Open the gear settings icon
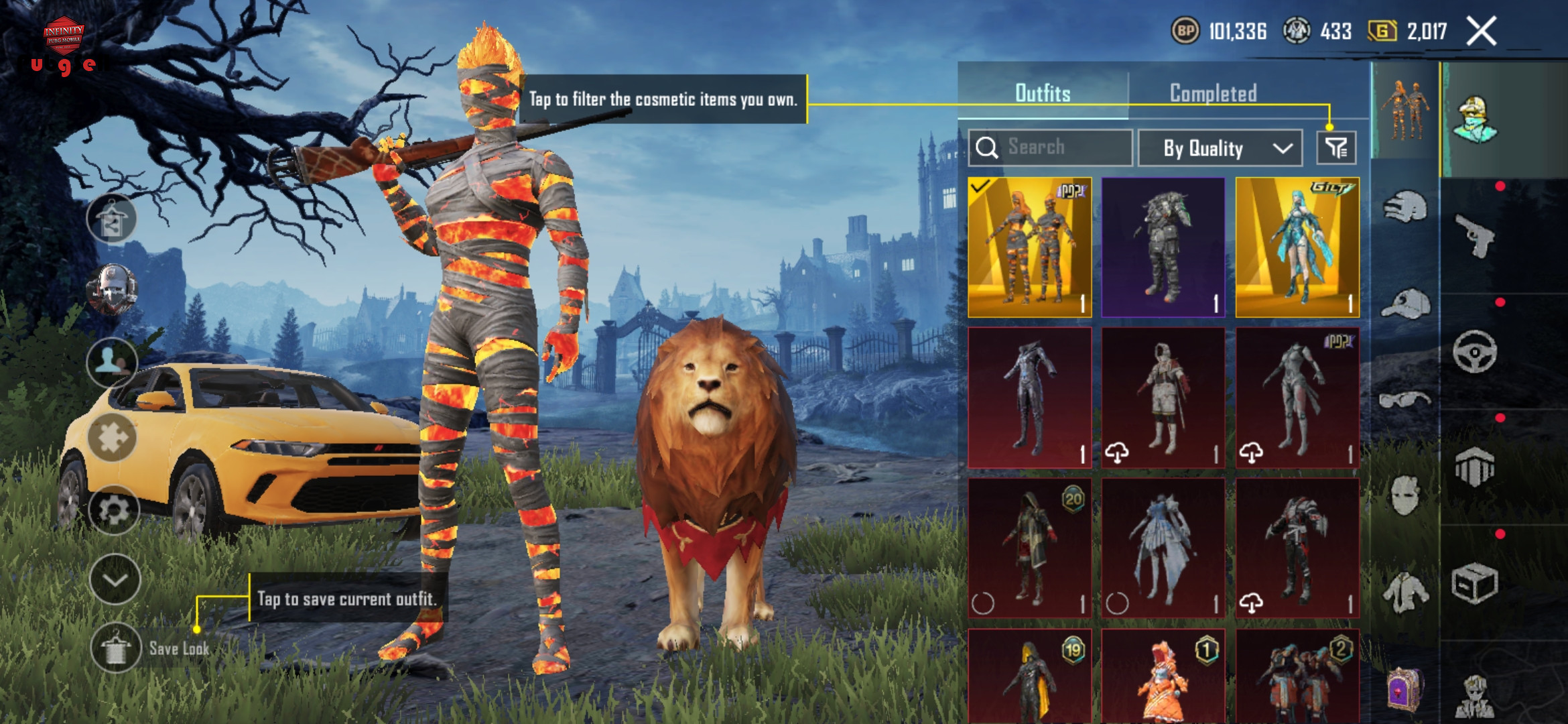The height and width of the screenshot is (724, 1568). coord(113,510)
